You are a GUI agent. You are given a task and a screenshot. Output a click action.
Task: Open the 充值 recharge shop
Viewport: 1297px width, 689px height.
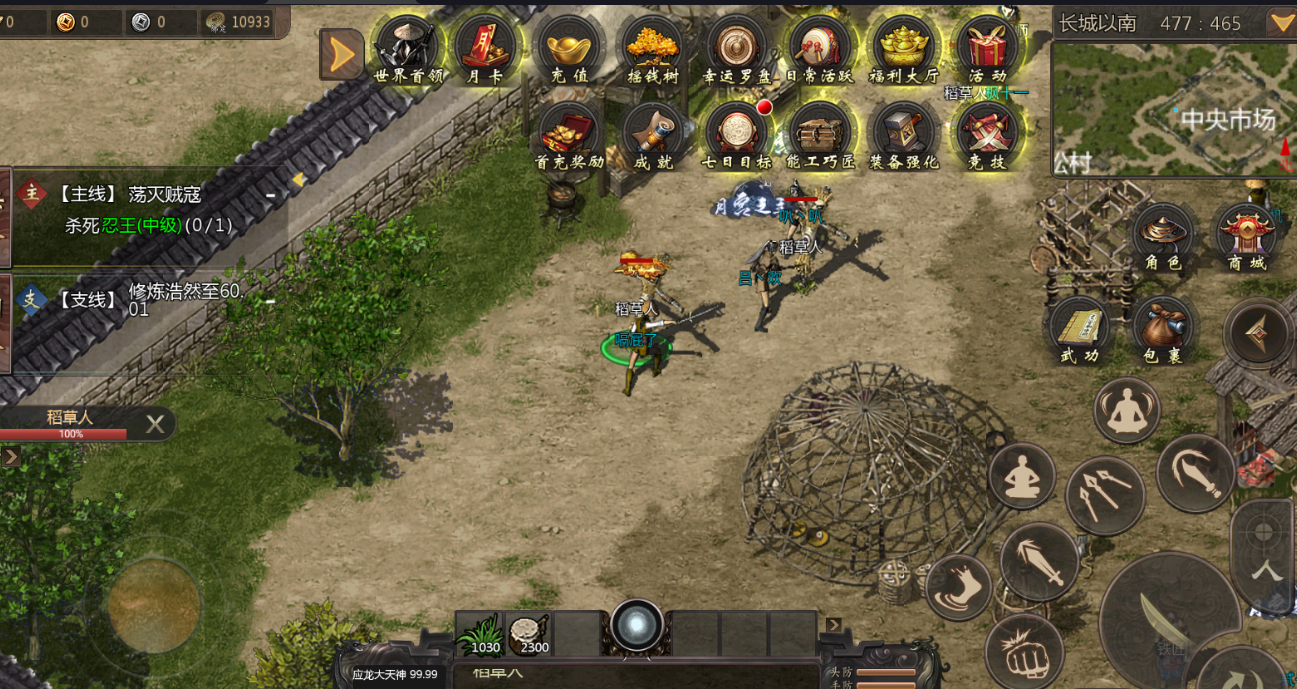[569, 48]
